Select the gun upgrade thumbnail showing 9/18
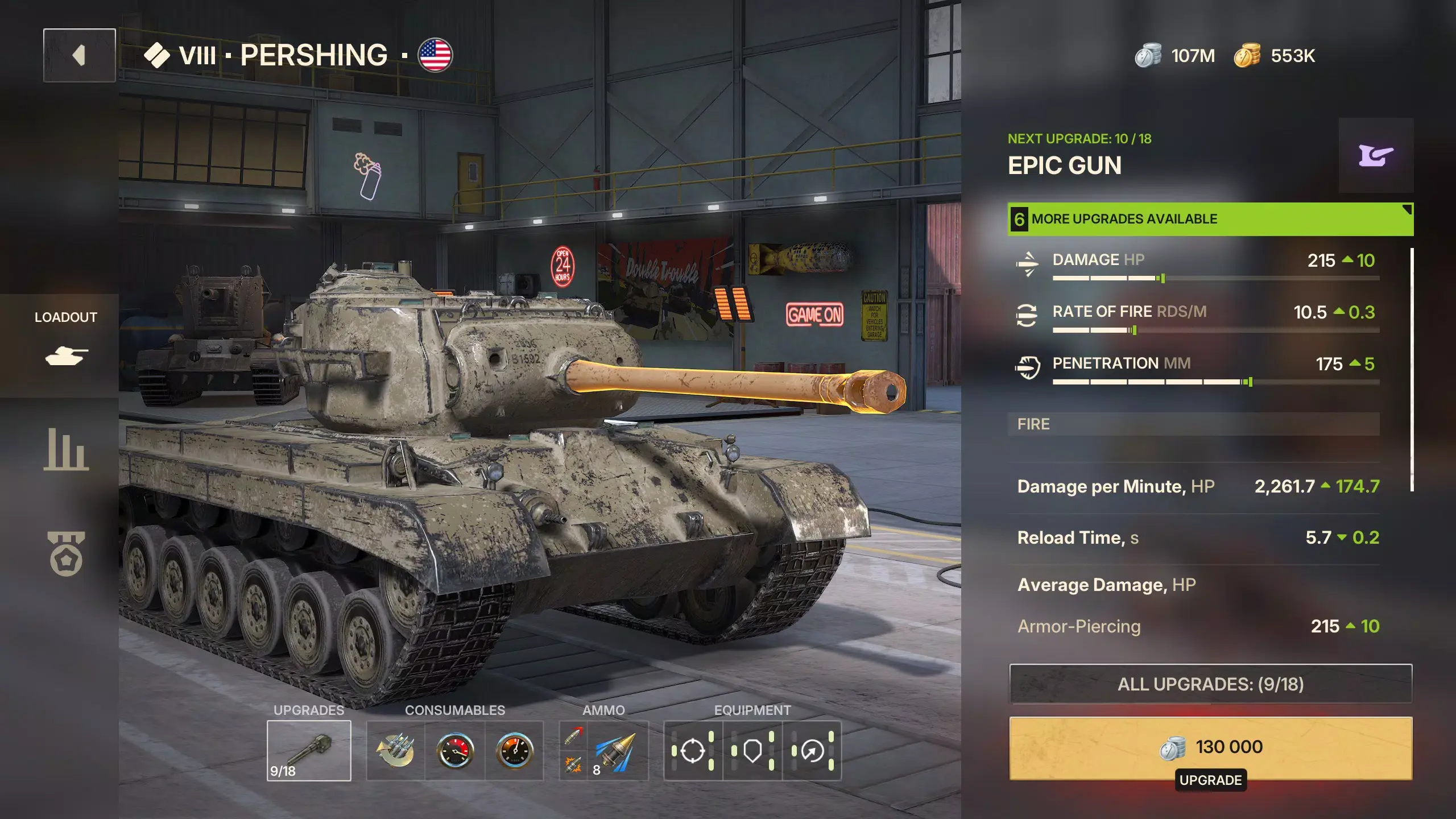1456x819 pixels. pyautogui.click(x=309, y=750)
